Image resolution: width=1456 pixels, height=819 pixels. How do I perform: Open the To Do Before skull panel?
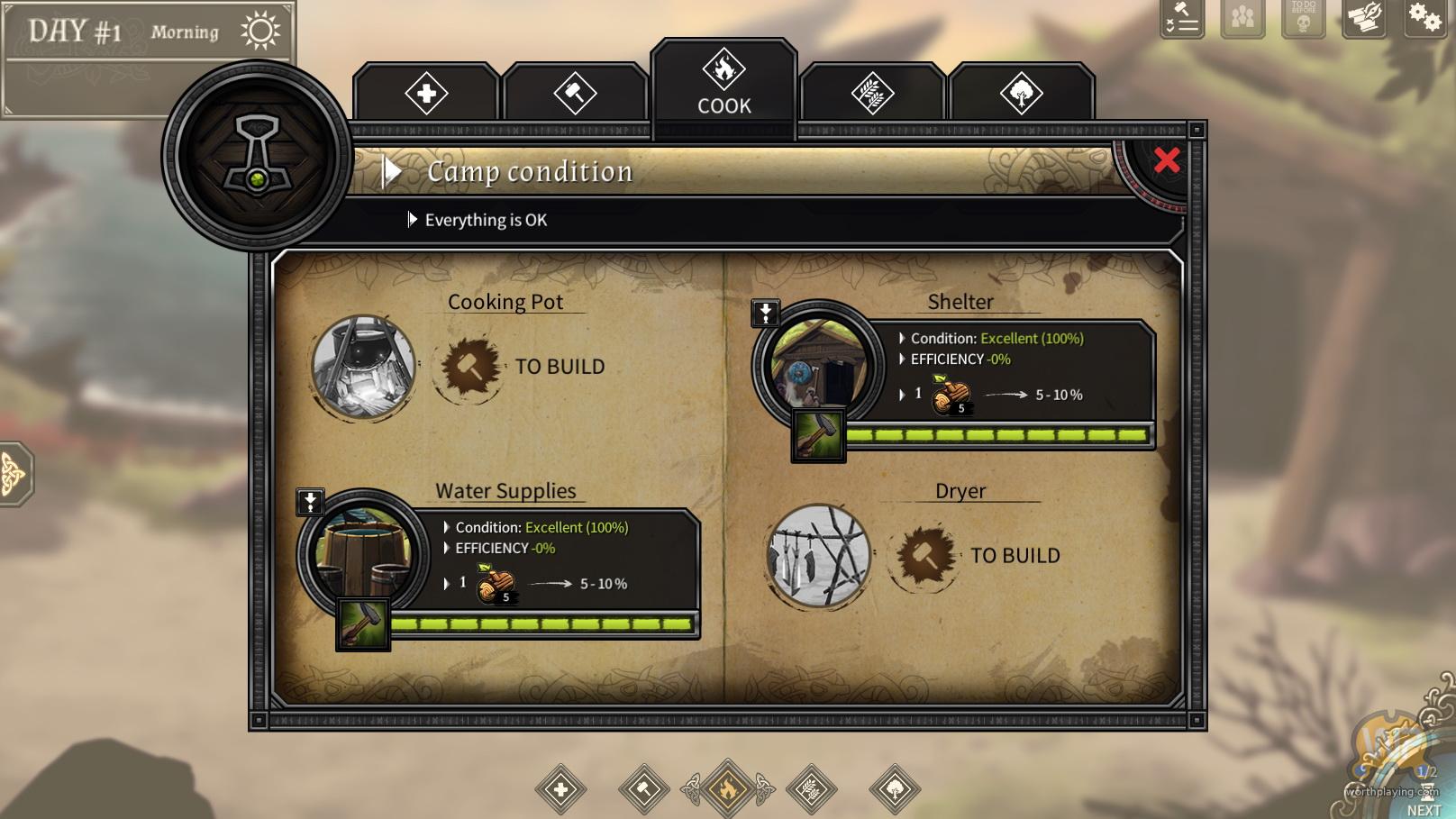(1303, 18)
